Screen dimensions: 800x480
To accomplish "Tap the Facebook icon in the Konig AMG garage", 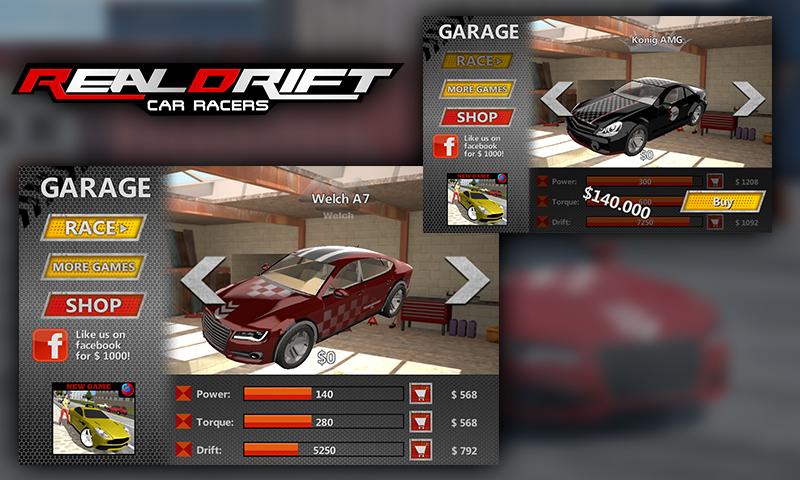I will tap(445, 145).
